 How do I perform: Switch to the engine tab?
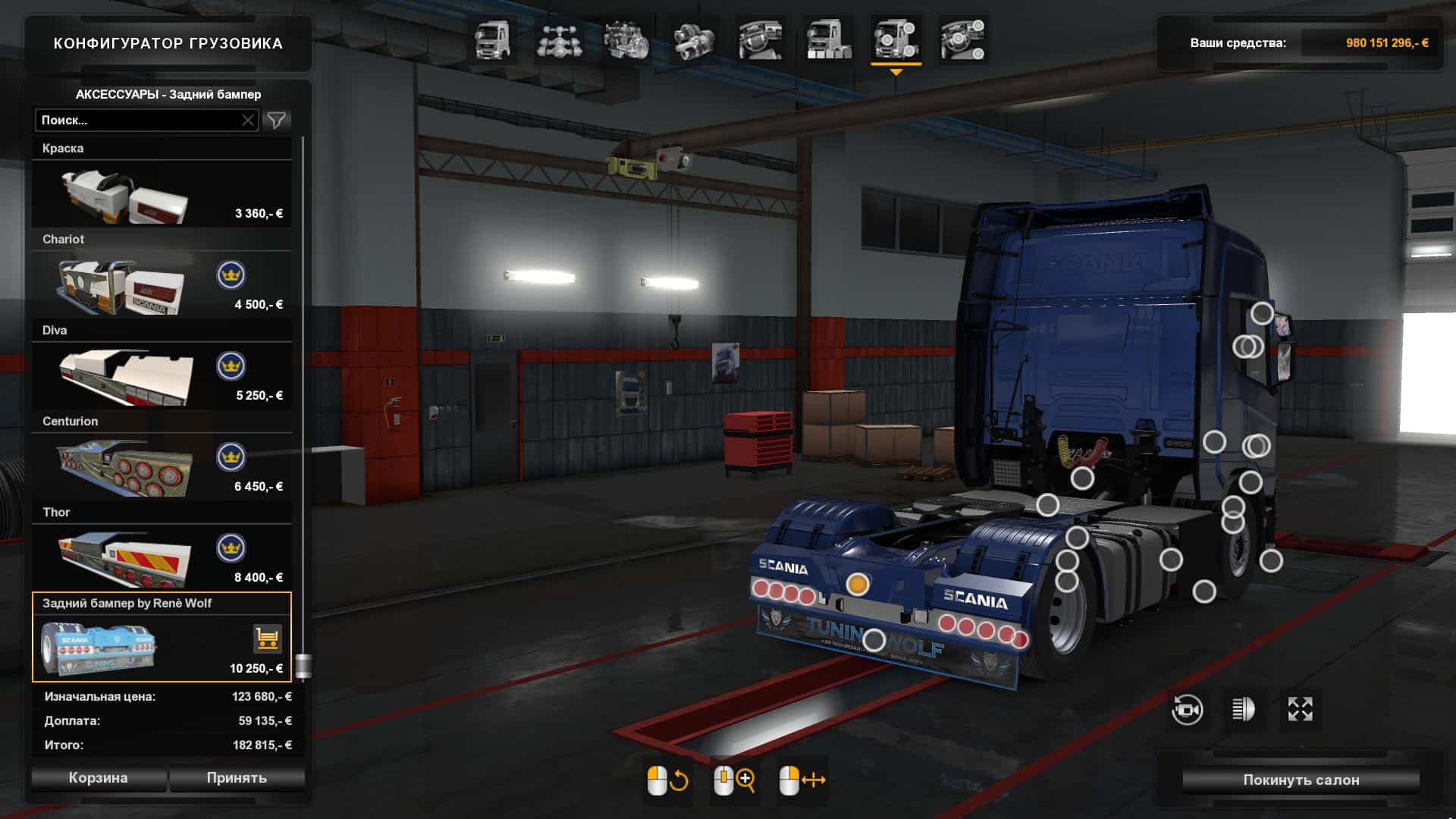pyautogui.click(x=626, y=39)
